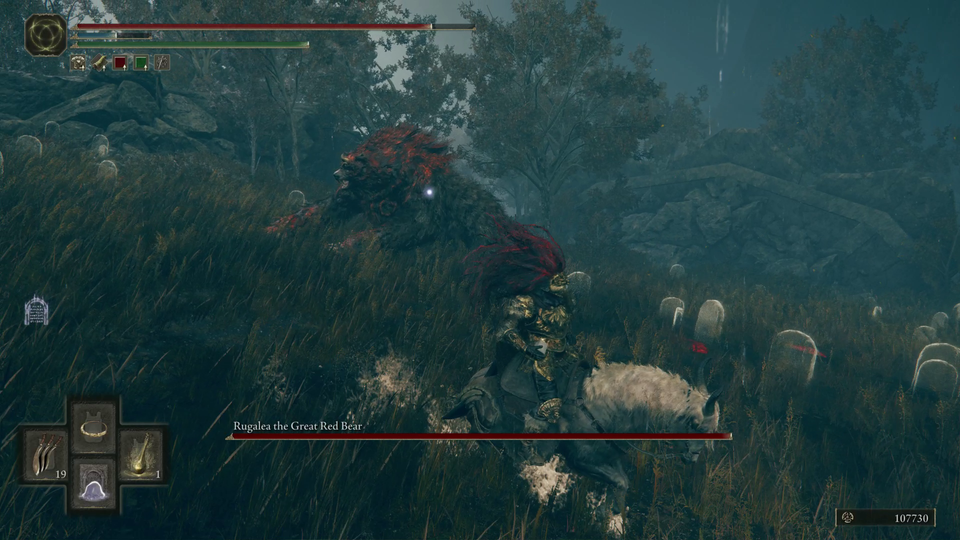Click the summoning monument gate icon
The height and width of the screenshot is (540, 960).
[37, 310]
